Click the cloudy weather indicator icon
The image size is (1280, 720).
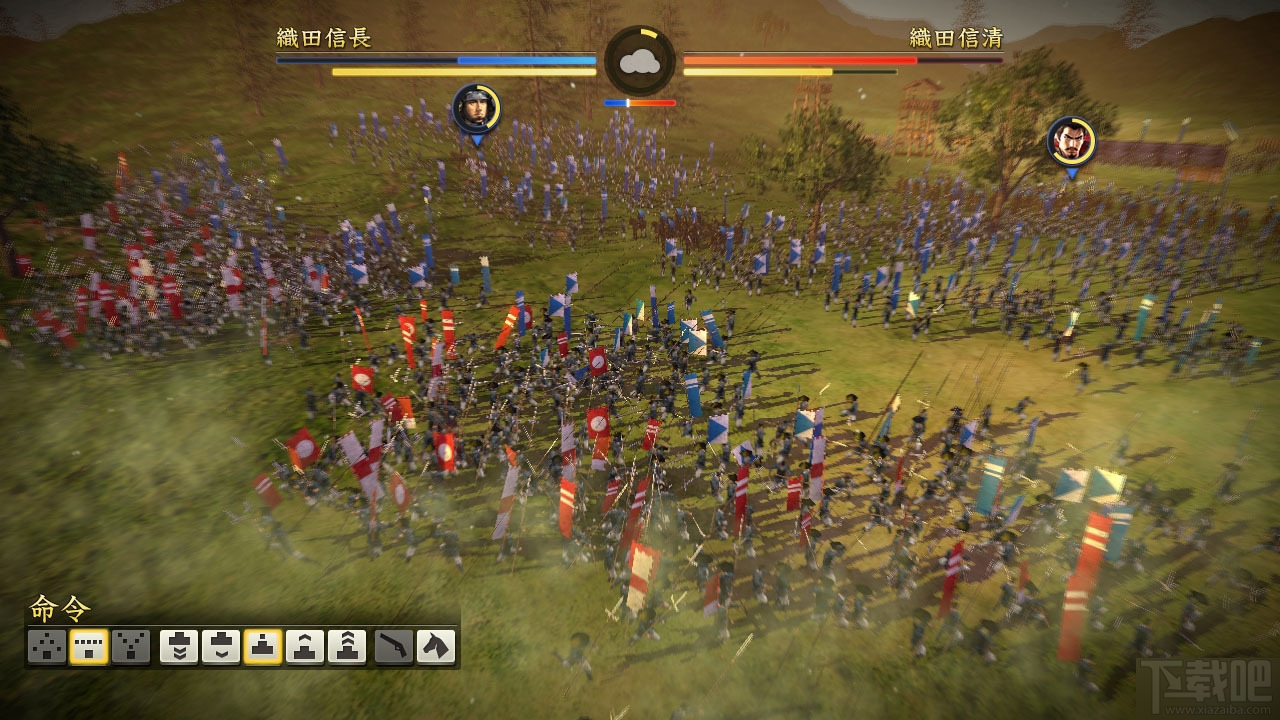640,62
